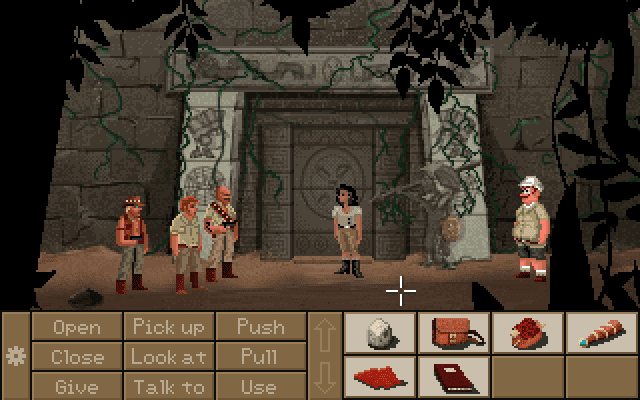Select the Give verb
Image resolution: width=640 pixels, height=400 pixels.
[77, 385]
